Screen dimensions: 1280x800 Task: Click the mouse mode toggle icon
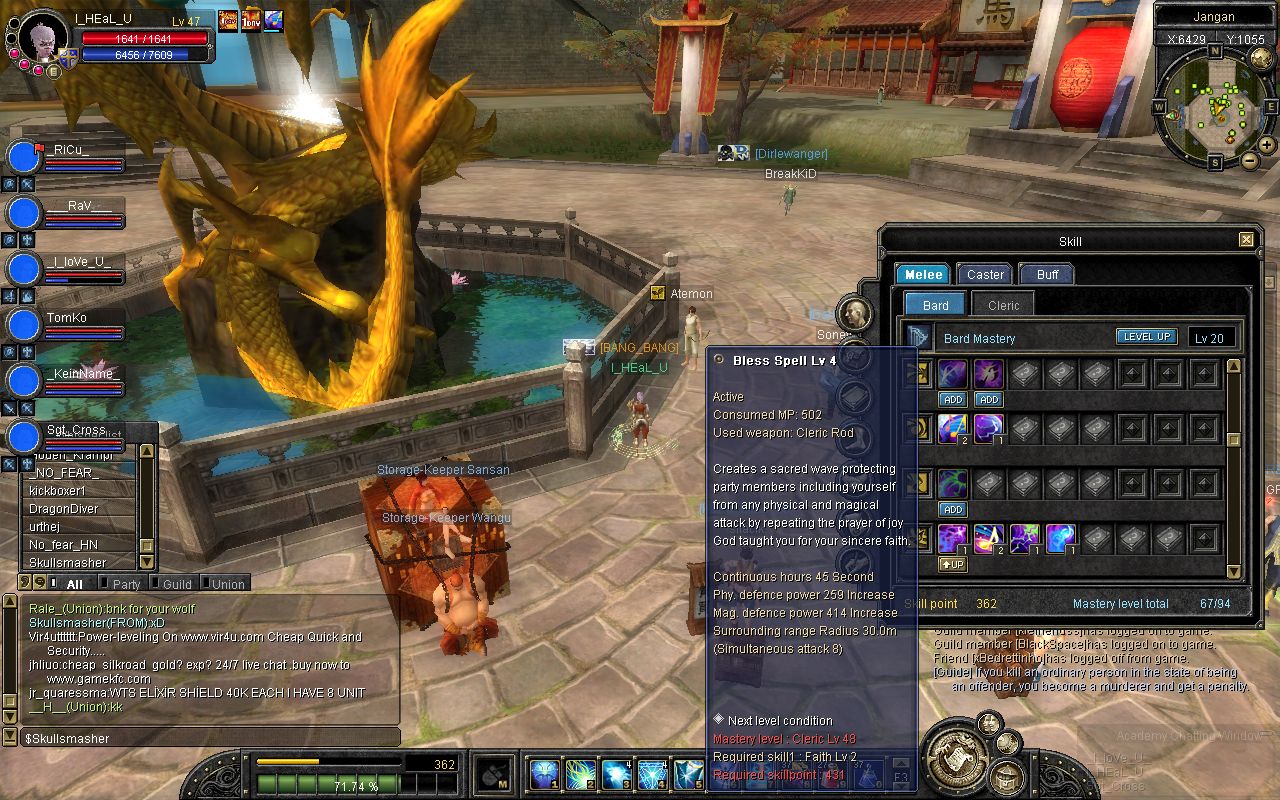pyautogui.click(x=492, y=773)
